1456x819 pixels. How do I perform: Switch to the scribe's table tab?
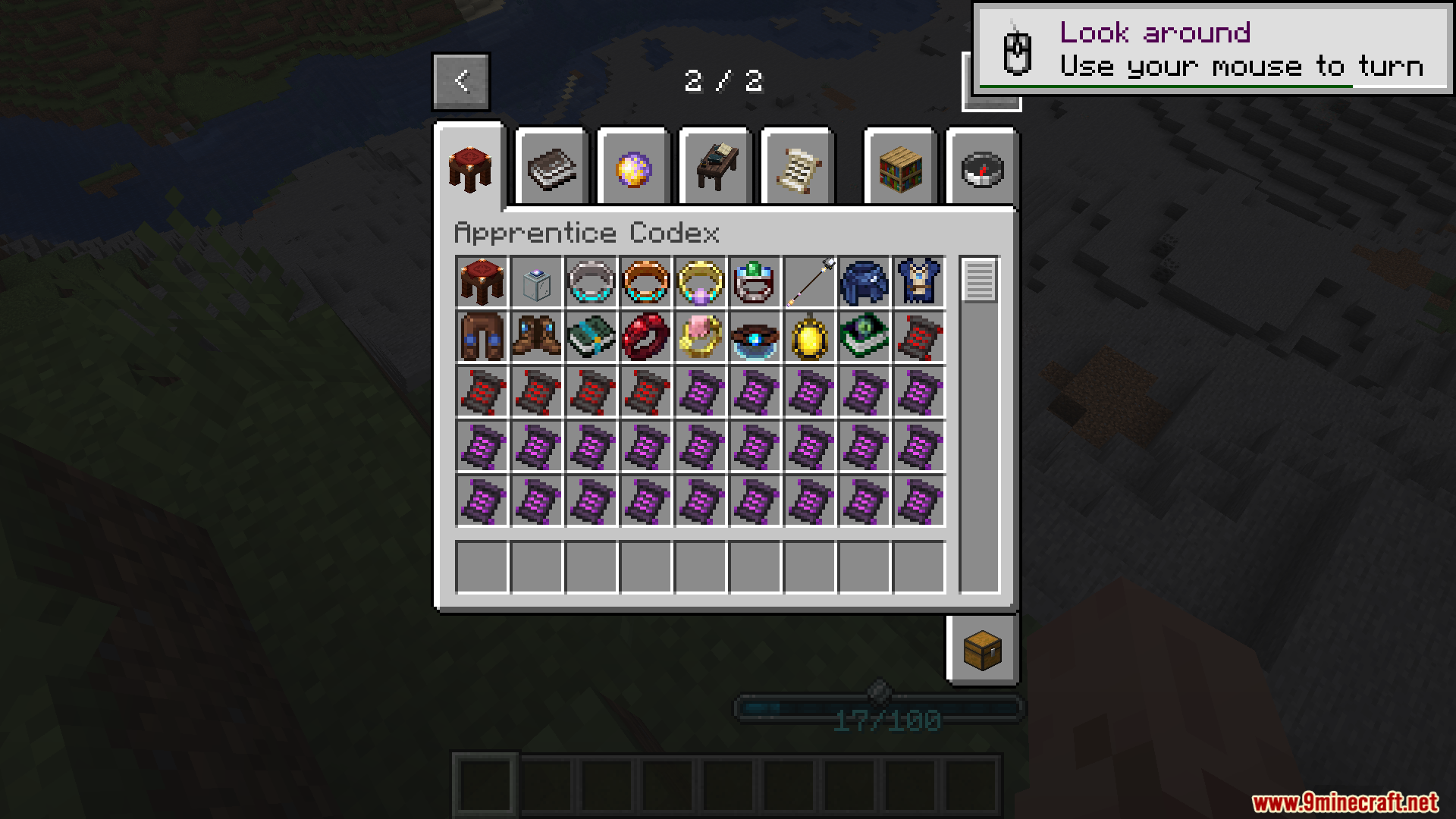coord(715,168)
